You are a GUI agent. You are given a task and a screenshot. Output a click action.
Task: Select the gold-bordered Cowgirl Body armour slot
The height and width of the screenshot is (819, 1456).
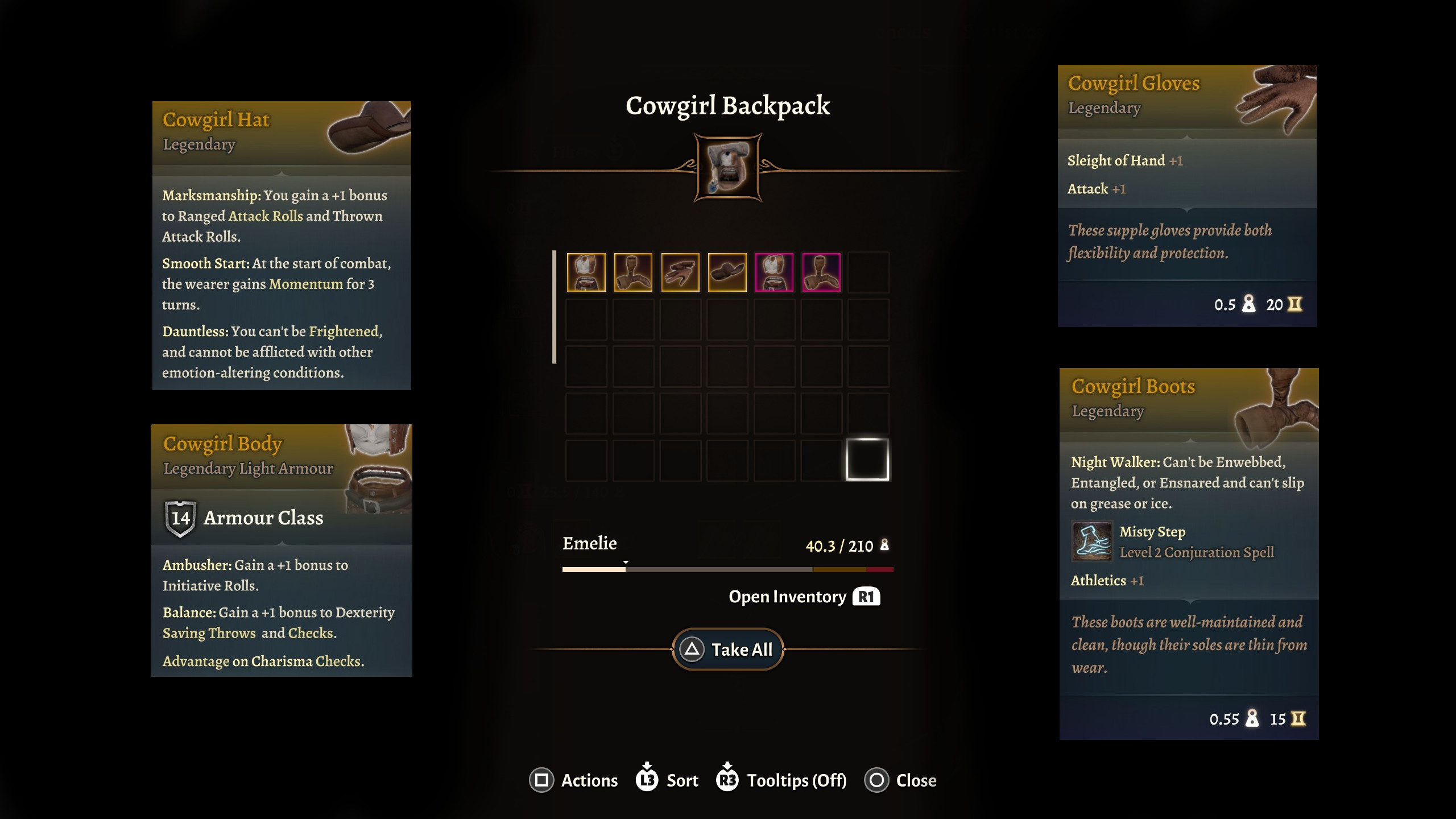586,272
